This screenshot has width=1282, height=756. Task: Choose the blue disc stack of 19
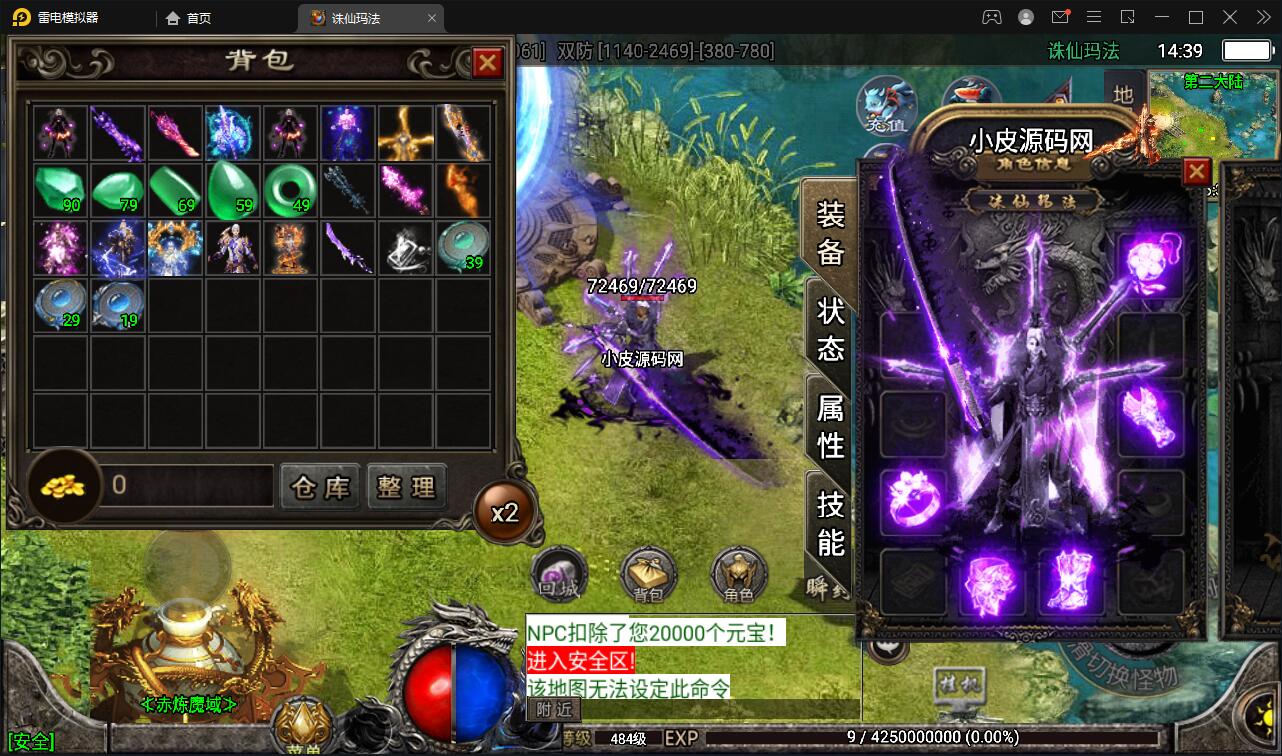coord(117,305)
